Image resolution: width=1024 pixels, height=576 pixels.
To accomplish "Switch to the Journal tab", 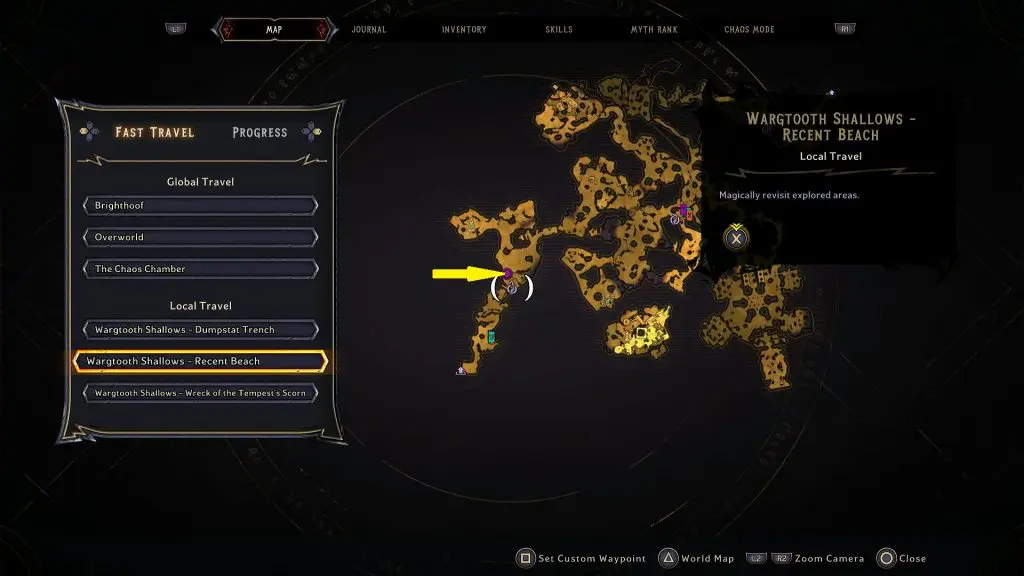I will pyautogui.click(x=369, y=29).
